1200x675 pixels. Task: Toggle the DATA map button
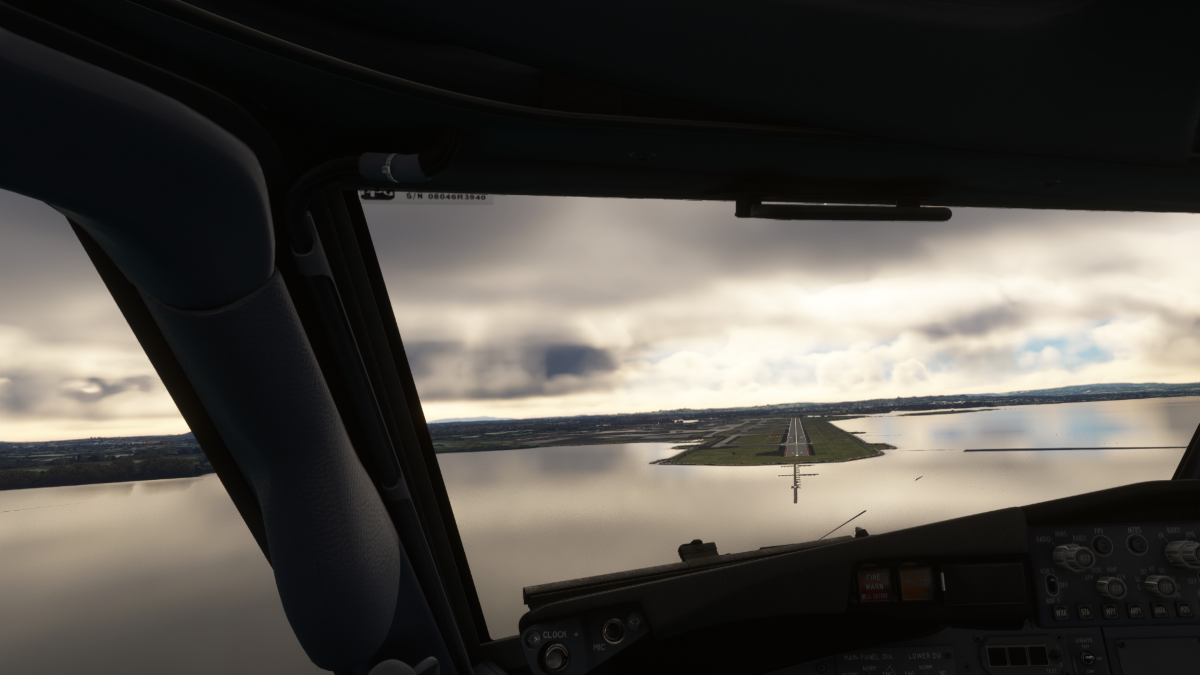point(1160,609)
